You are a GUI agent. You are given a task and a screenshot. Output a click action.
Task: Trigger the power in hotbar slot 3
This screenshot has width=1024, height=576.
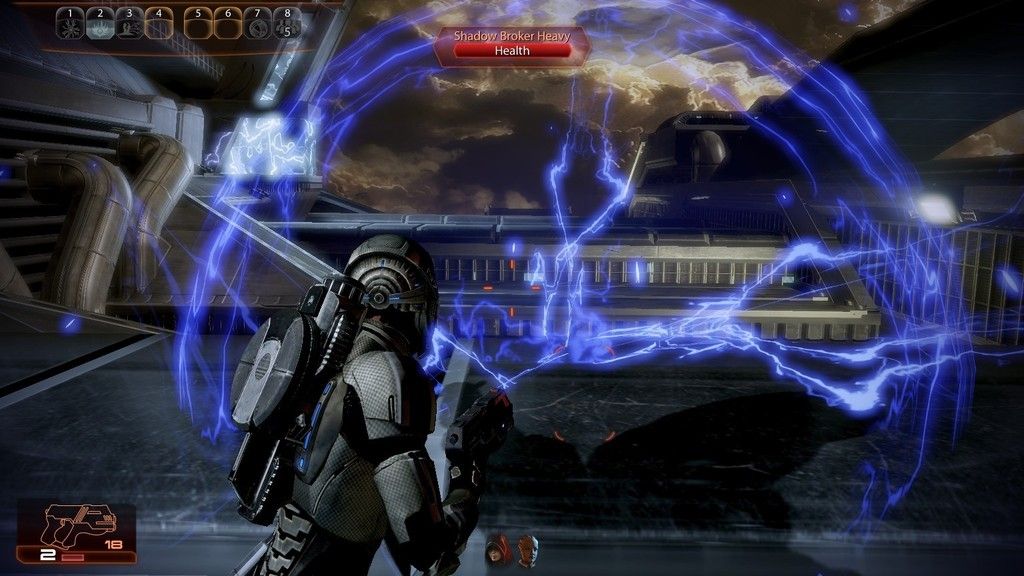click(x=128, y=24)
